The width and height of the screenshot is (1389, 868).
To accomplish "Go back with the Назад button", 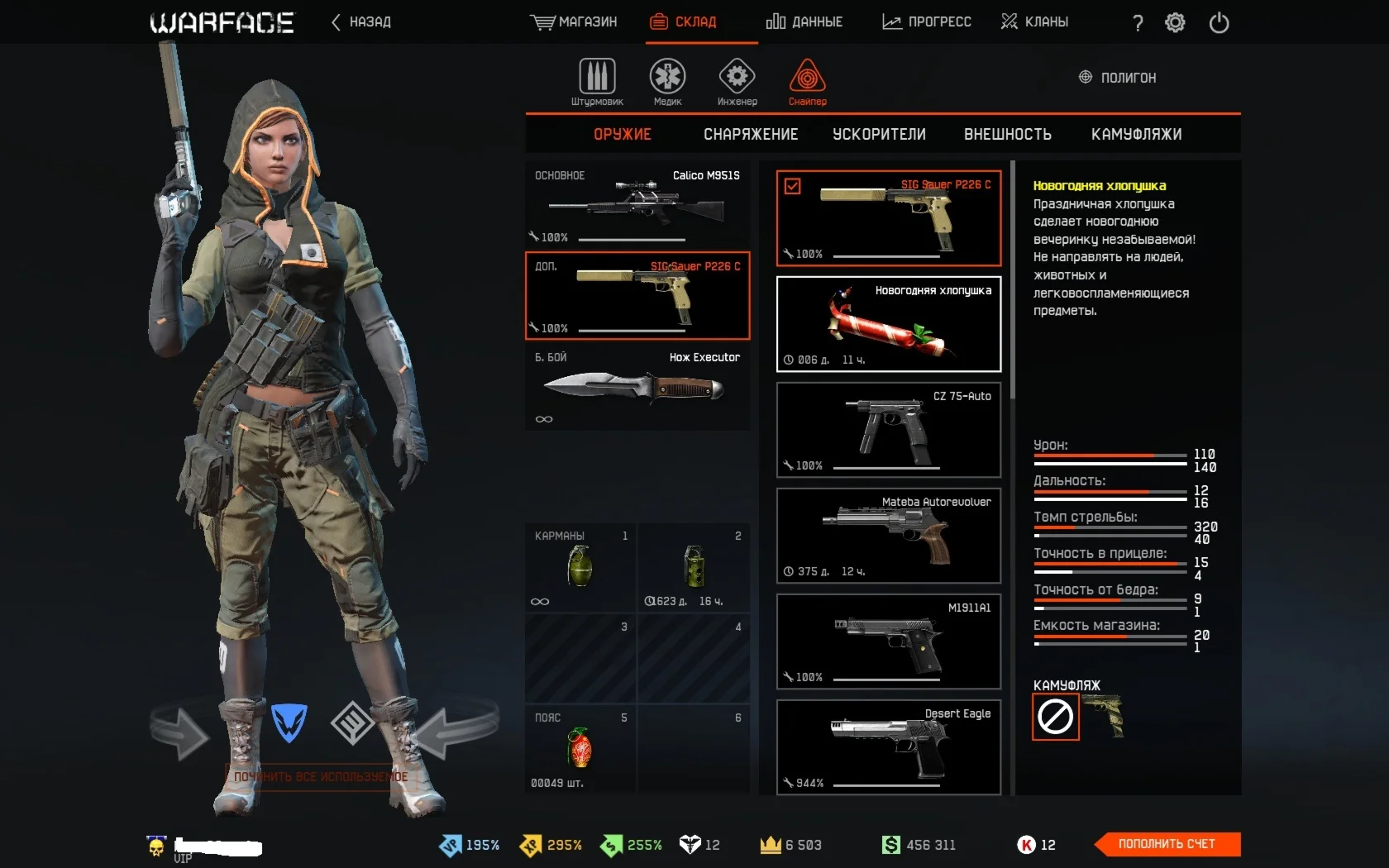I will [x=361, y=21].
